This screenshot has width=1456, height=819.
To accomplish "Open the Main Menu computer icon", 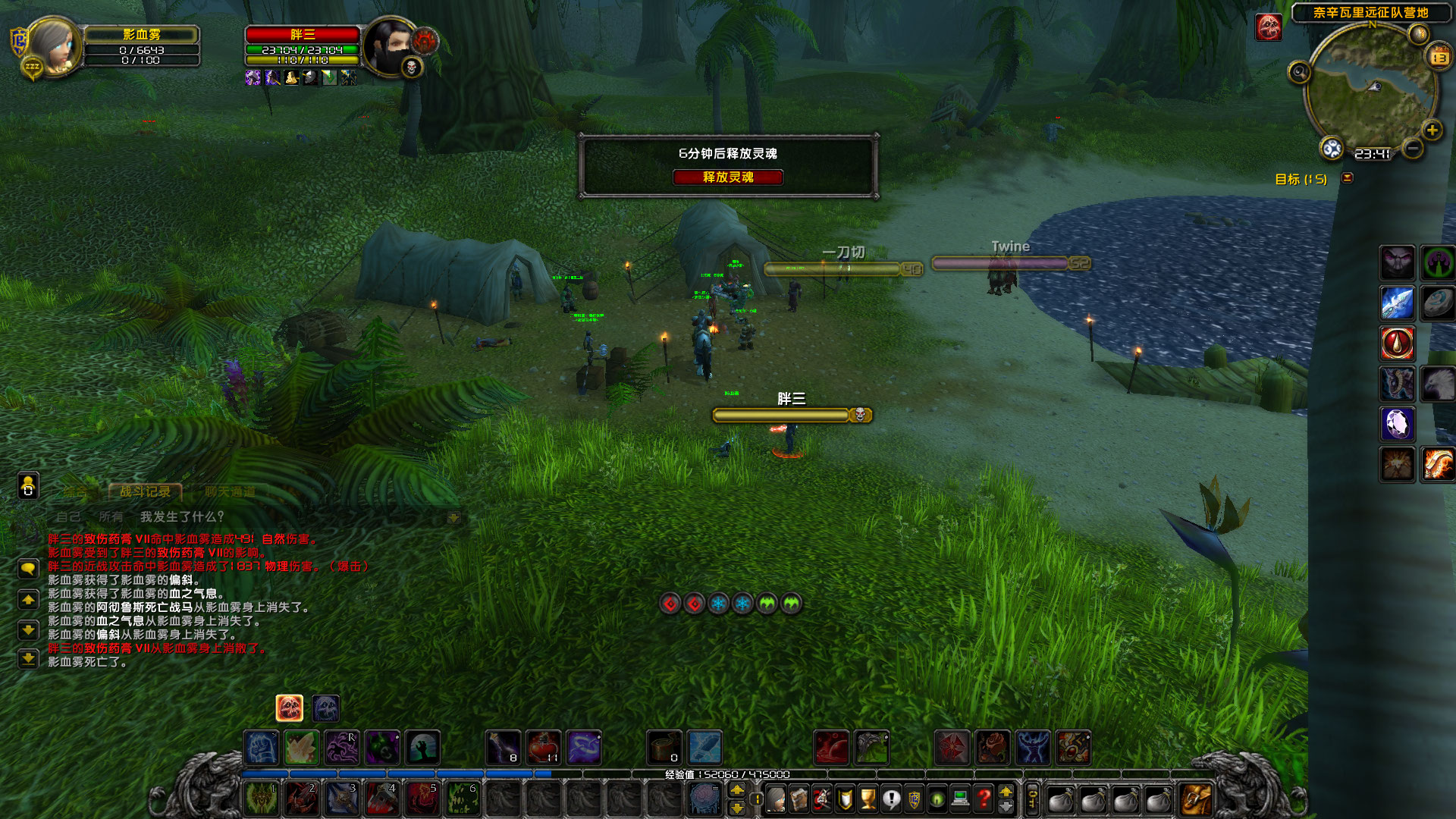I will pyautogui.click(x=960, y=798).
